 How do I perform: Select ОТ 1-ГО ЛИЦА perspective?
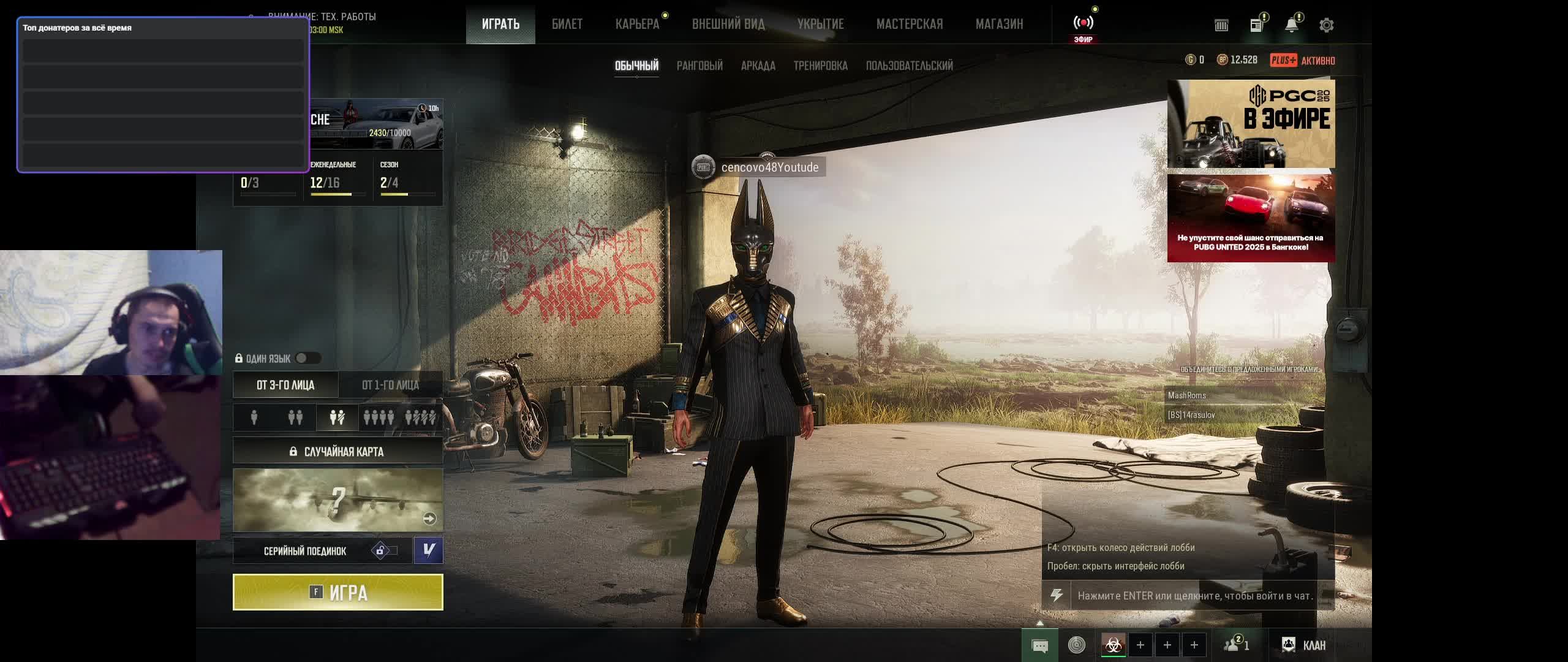[x=390, y=385]
